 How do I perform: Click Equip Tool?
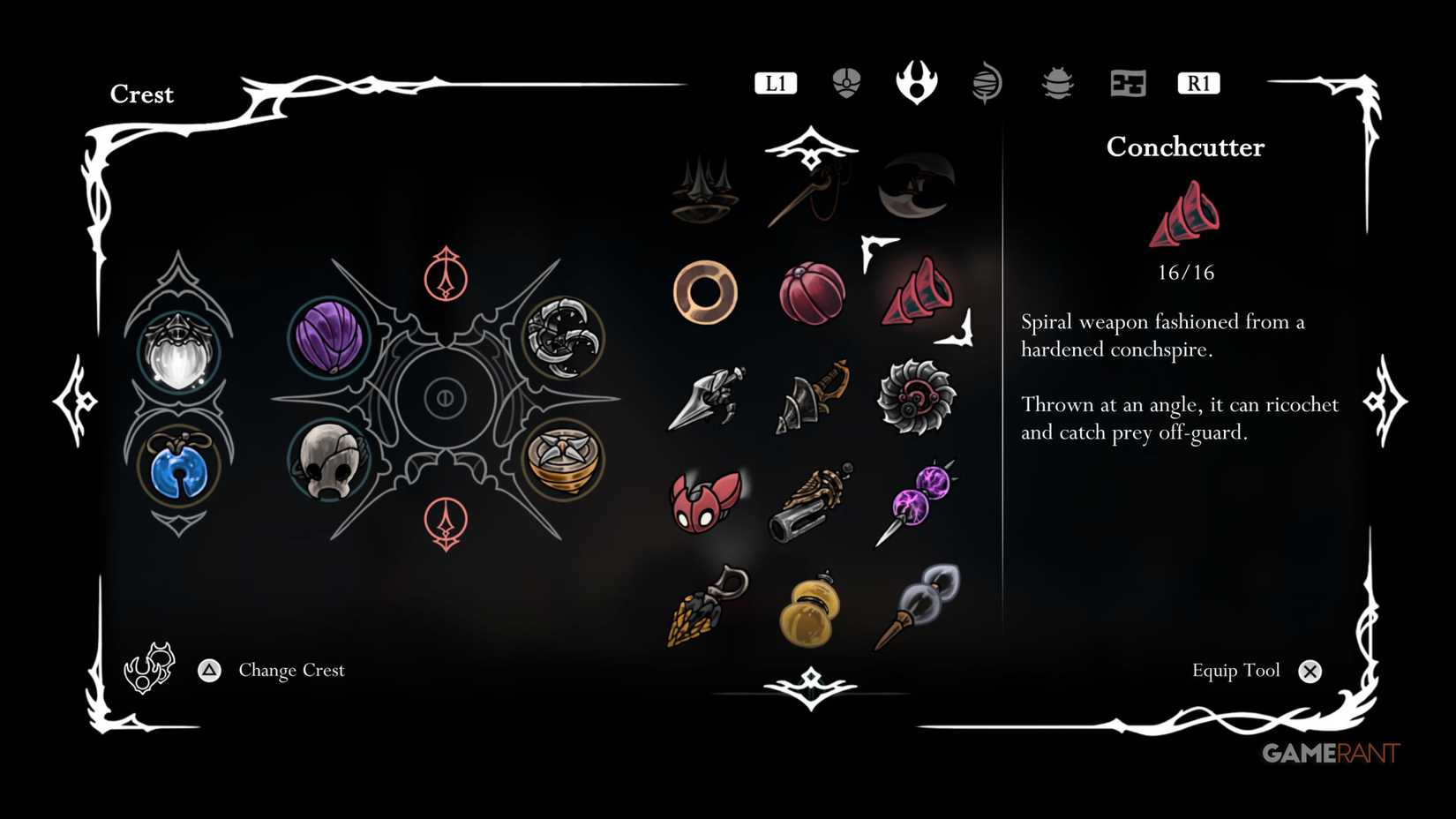[x=1237, y=671]
